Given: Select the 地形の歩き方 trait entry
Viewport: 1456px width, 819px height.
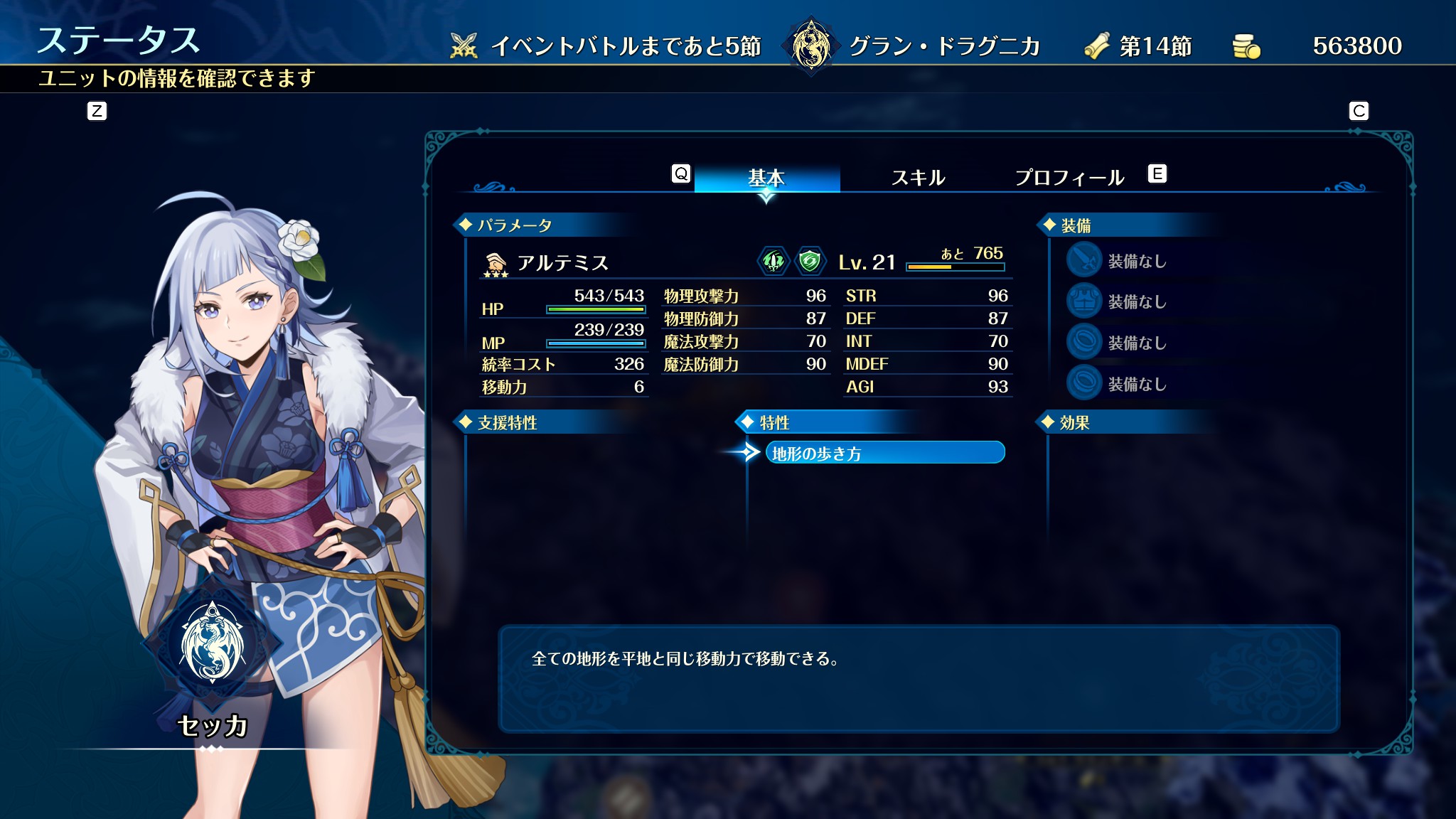Looking at the screenshot, I should point(884,453).
